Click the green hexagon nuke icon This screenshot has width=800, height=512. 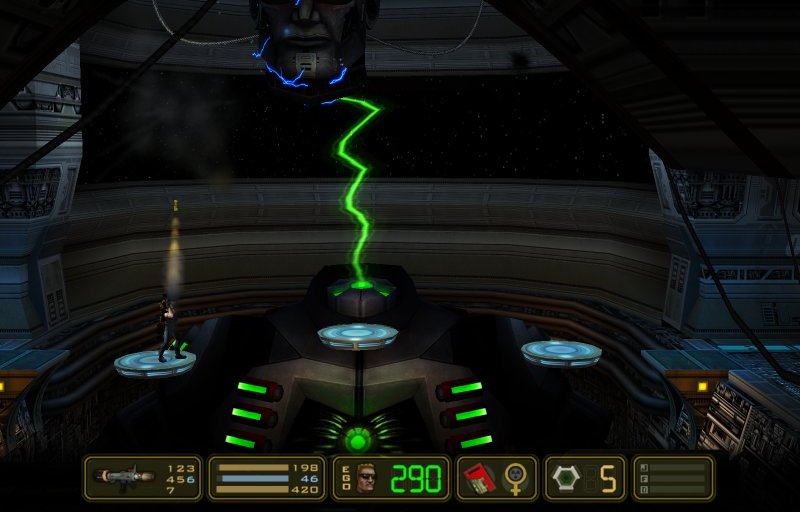click(565, 478)
